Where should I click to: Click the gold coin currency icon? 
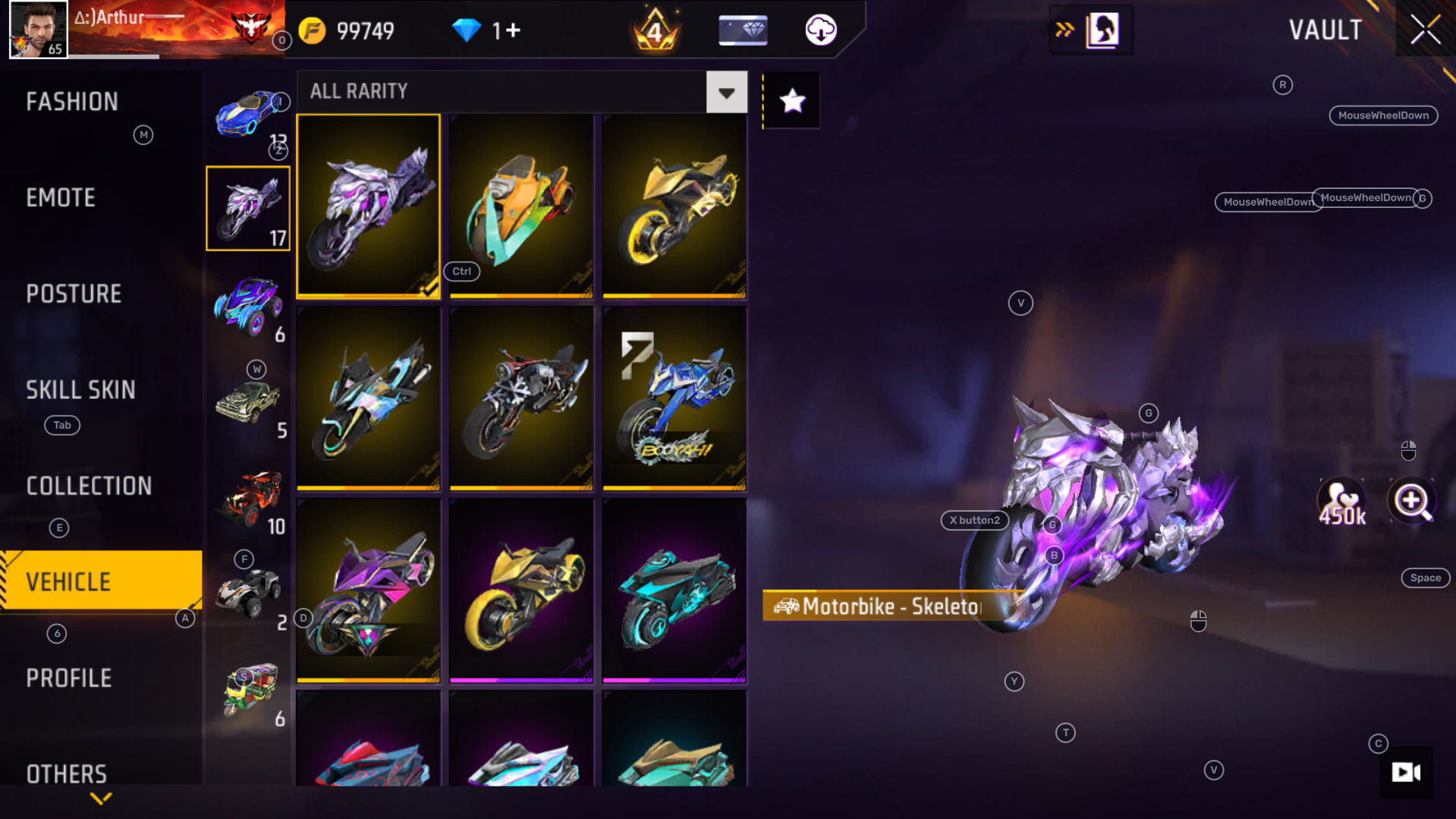point(311,30)
